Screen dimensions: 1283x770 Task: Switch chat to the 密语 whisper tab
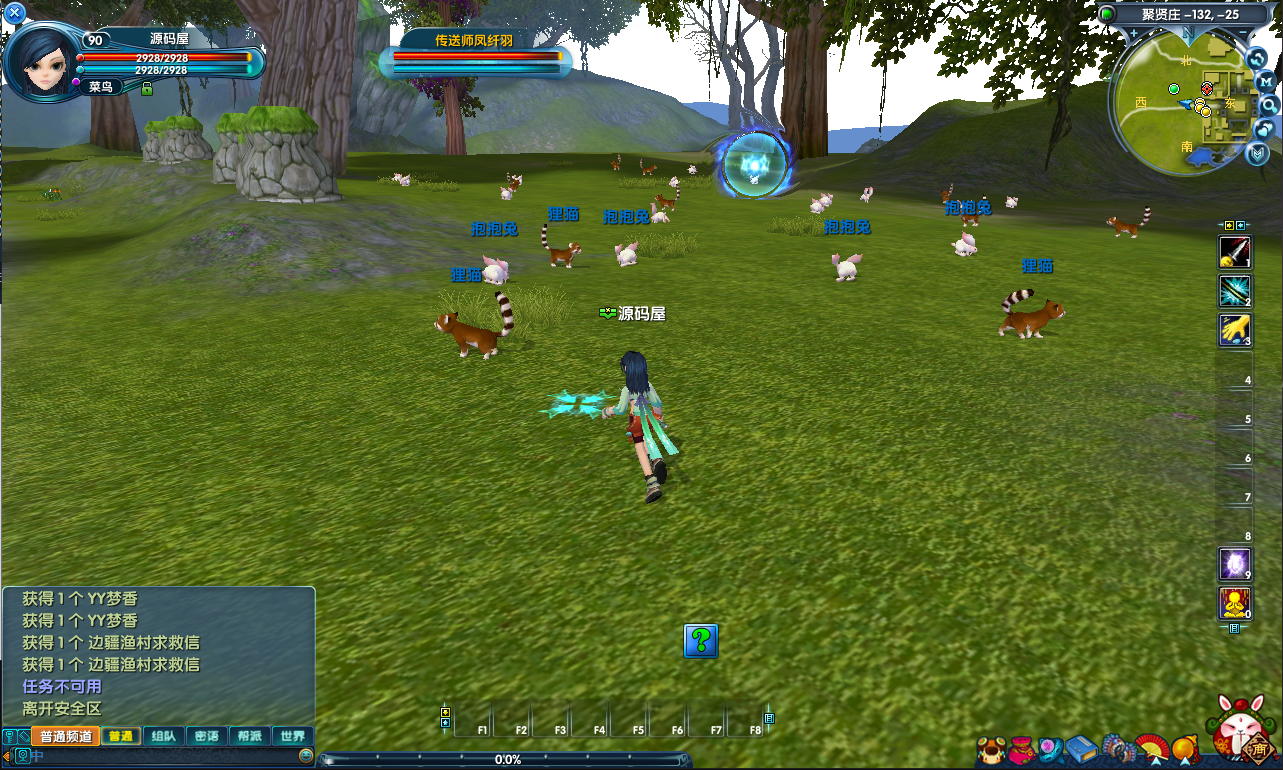[x=207, y=736]
